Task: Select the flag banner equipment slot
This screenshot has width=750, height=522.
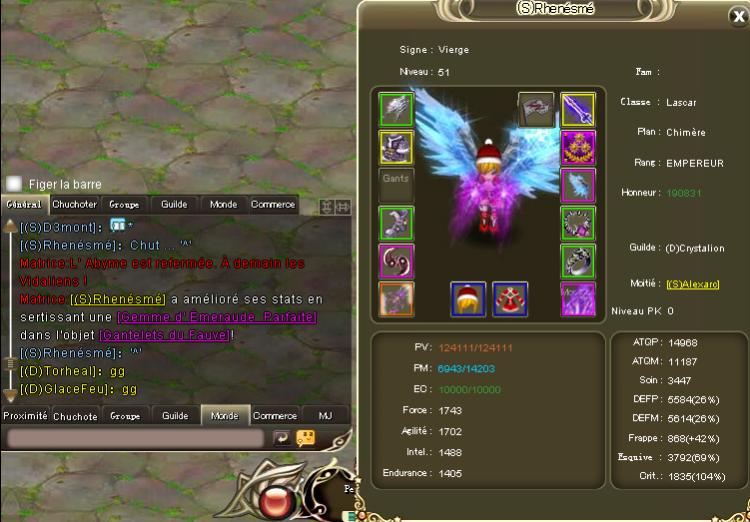Action: 535,108
